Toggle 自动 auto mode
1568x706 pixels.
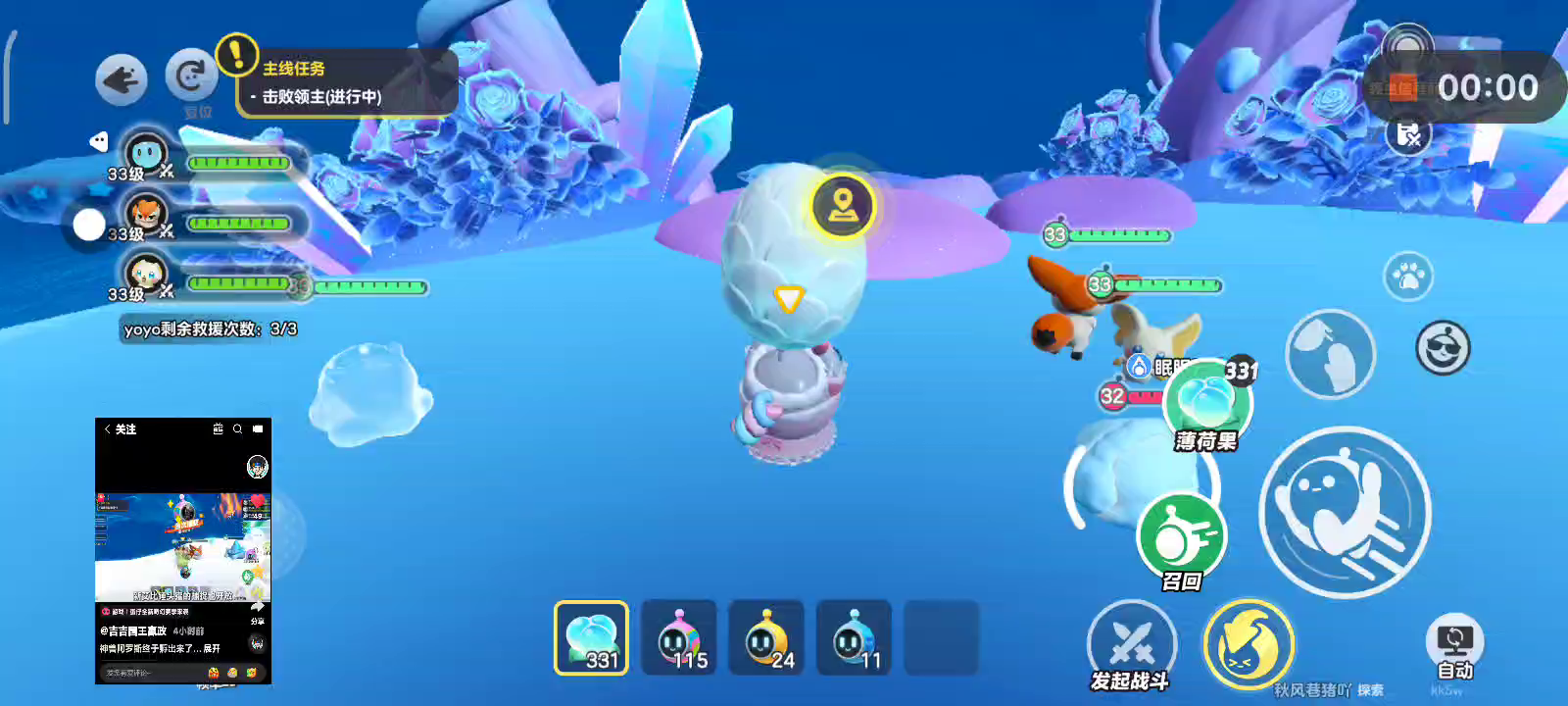[1454, 647]
